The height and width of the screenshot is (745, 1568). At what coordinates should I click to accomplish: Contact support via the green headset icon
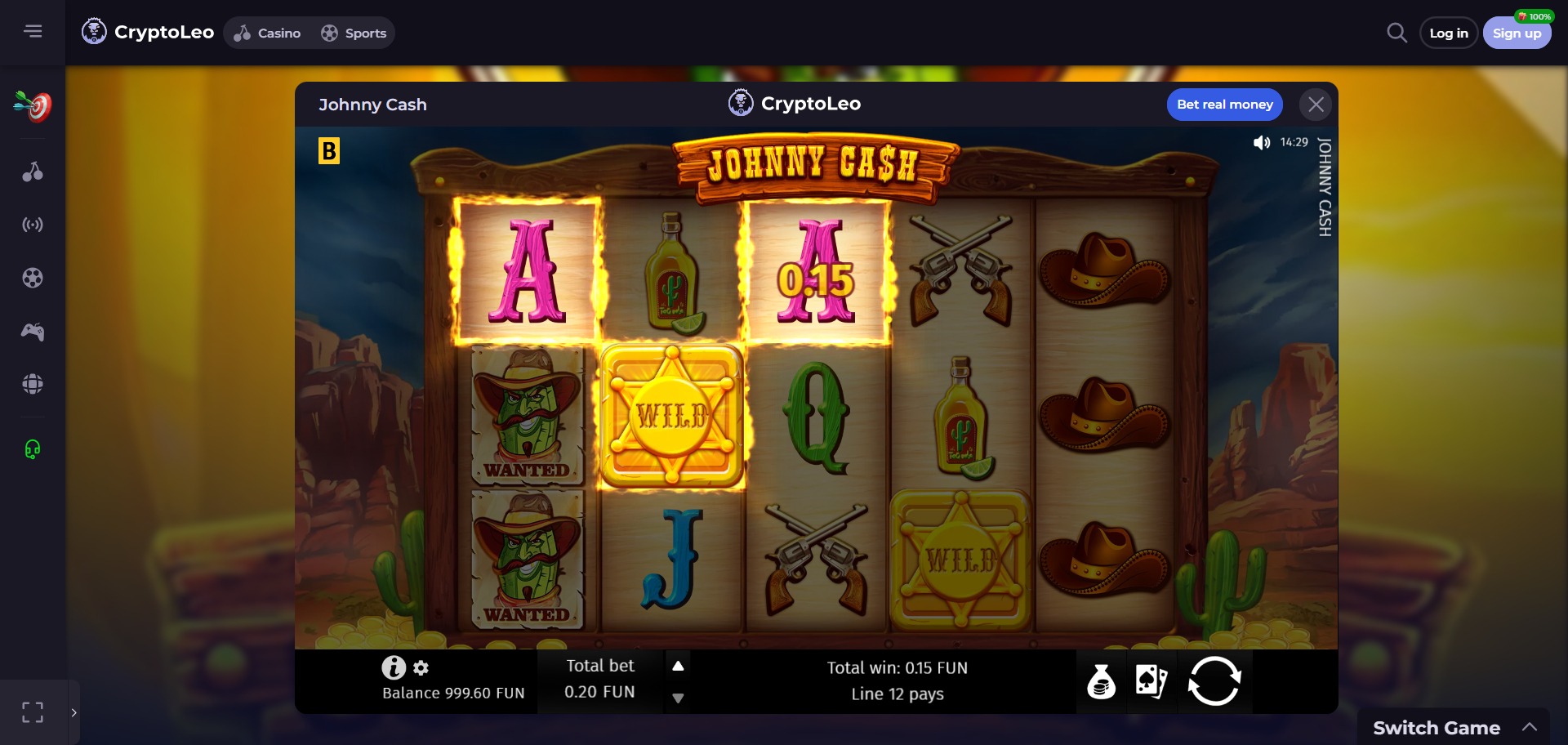coord(33,448)
